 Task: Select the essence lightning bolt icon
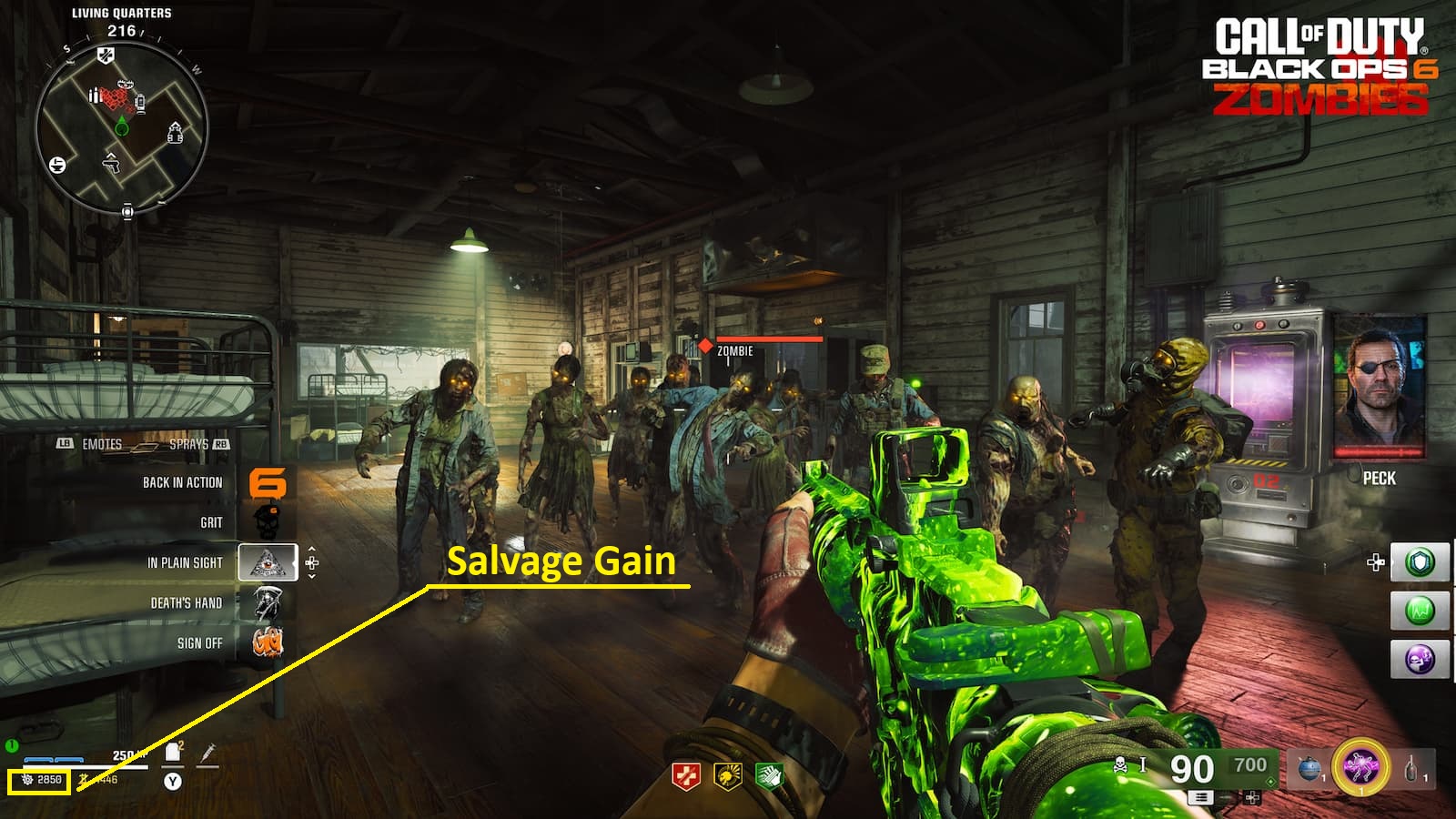click(82, 779)
